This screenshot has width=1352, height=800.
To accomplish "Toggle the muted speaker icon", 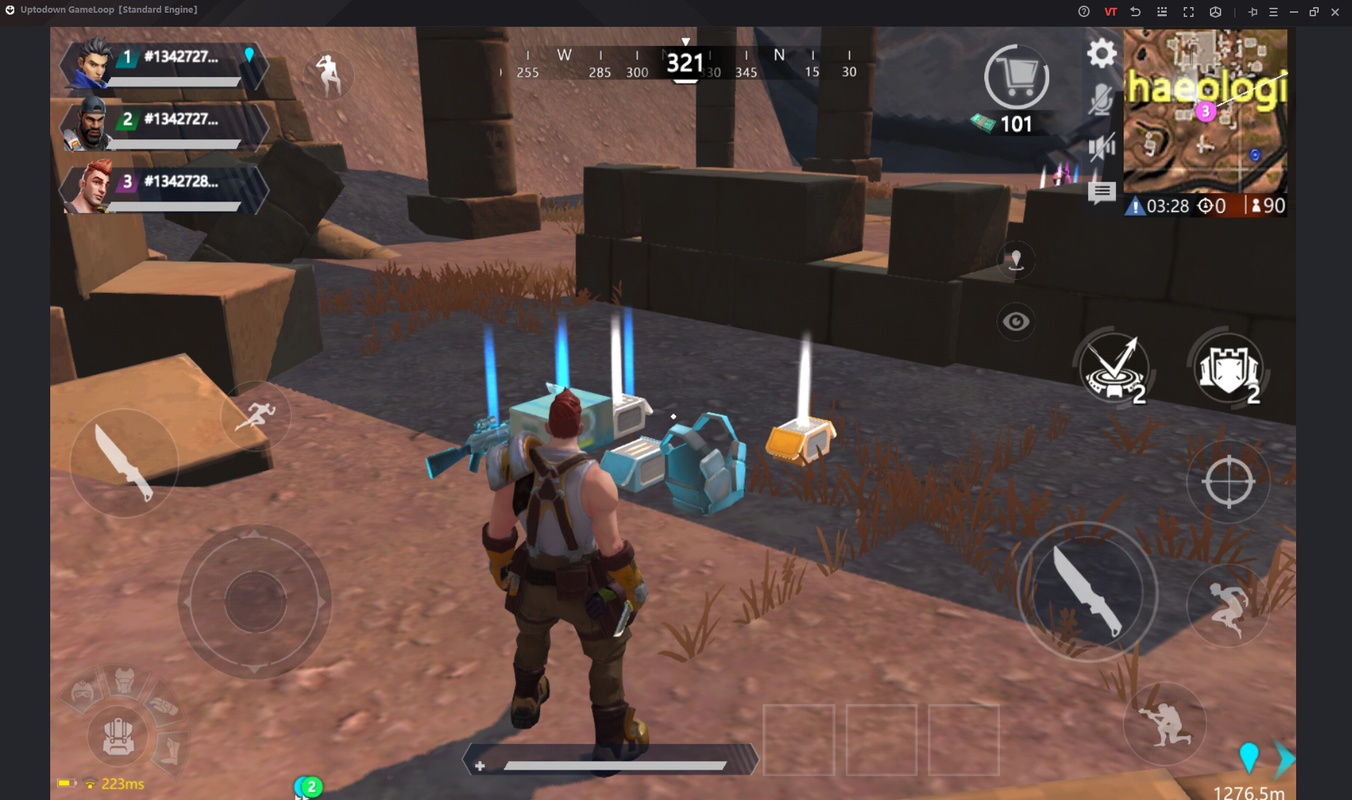I will click(x=1101, y=148).
